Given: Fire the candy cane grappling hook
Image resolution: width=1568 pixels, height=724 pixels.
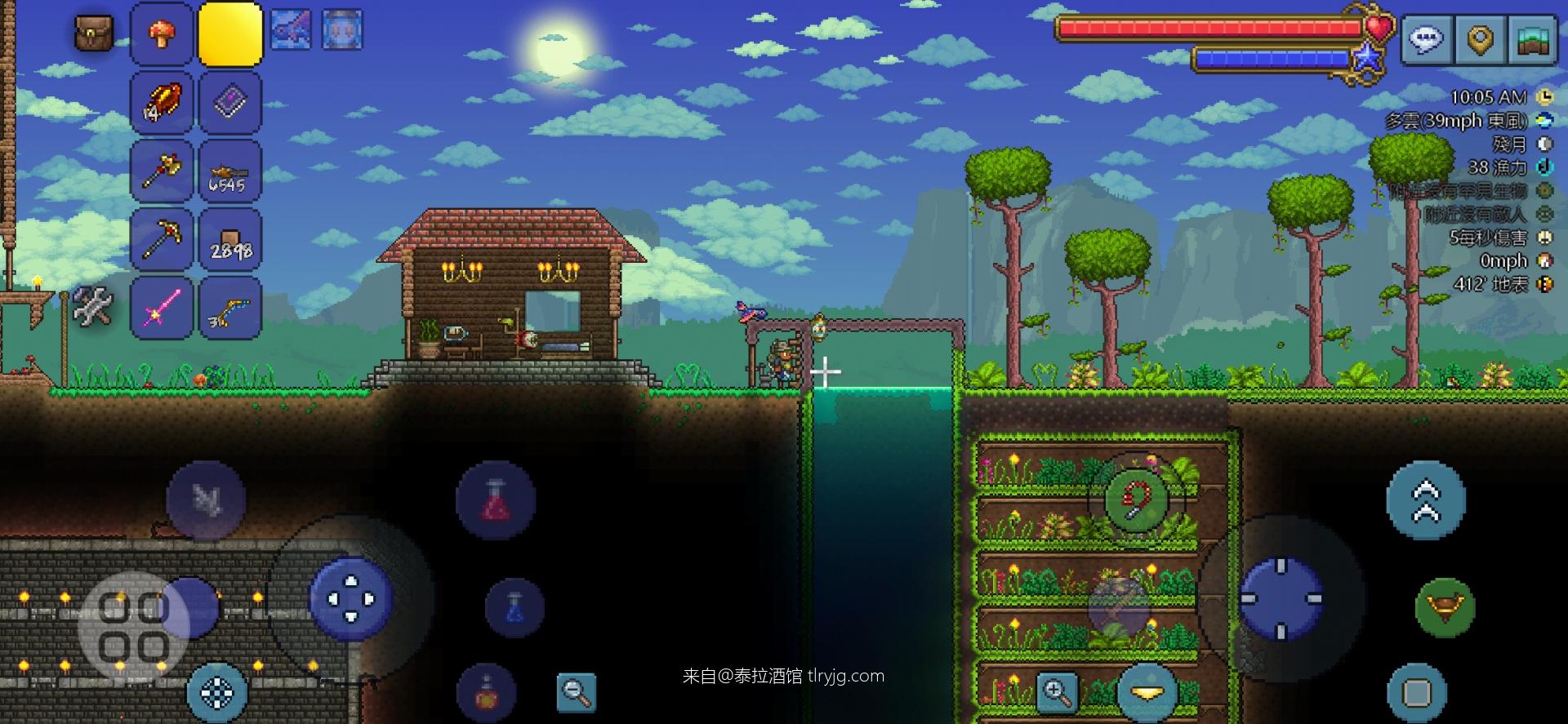Looking at the screenshot, I should point(1136,500).
